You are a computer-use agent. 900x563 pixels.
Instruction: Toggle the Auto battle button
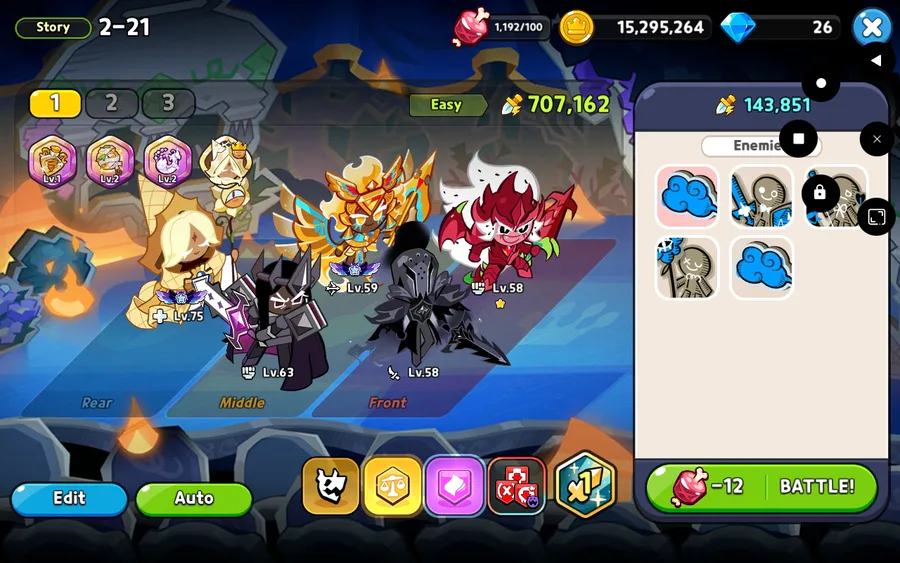[x=193, y=498]
